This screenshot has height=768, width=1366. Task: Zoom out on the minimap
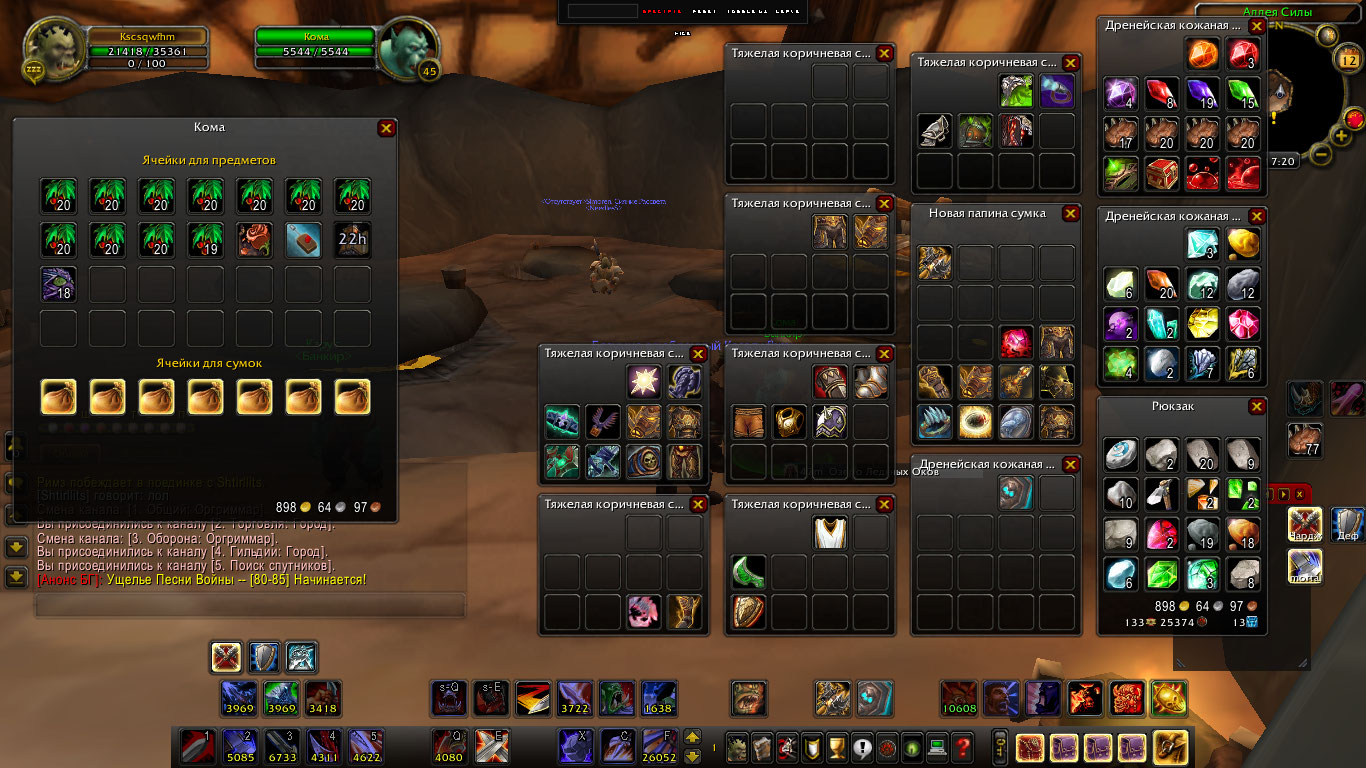coord(1320,155)
